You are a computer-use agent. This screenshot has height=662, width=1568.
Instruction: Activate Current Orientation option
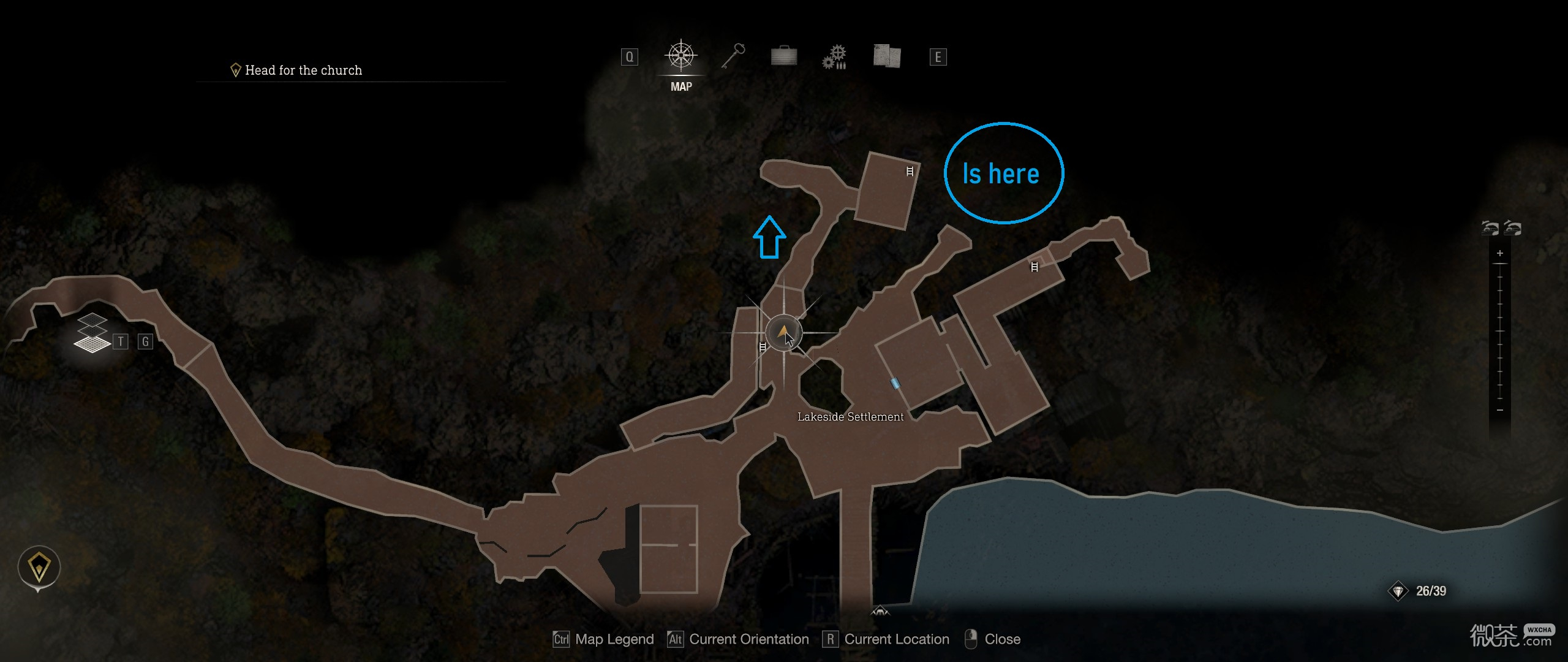pos(738,639)
